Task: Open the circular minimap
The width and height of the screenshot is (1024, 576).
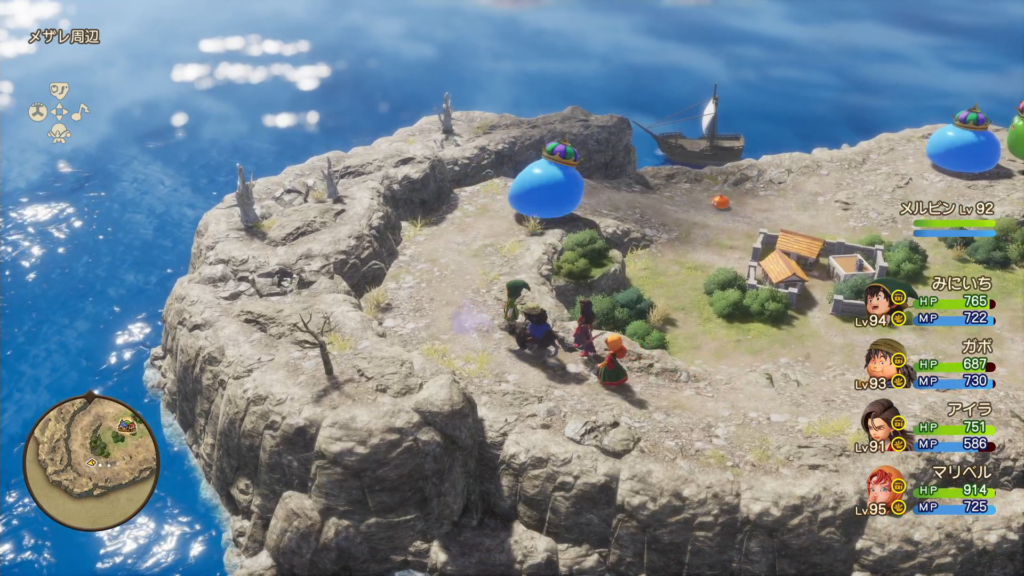Action: 91,462
